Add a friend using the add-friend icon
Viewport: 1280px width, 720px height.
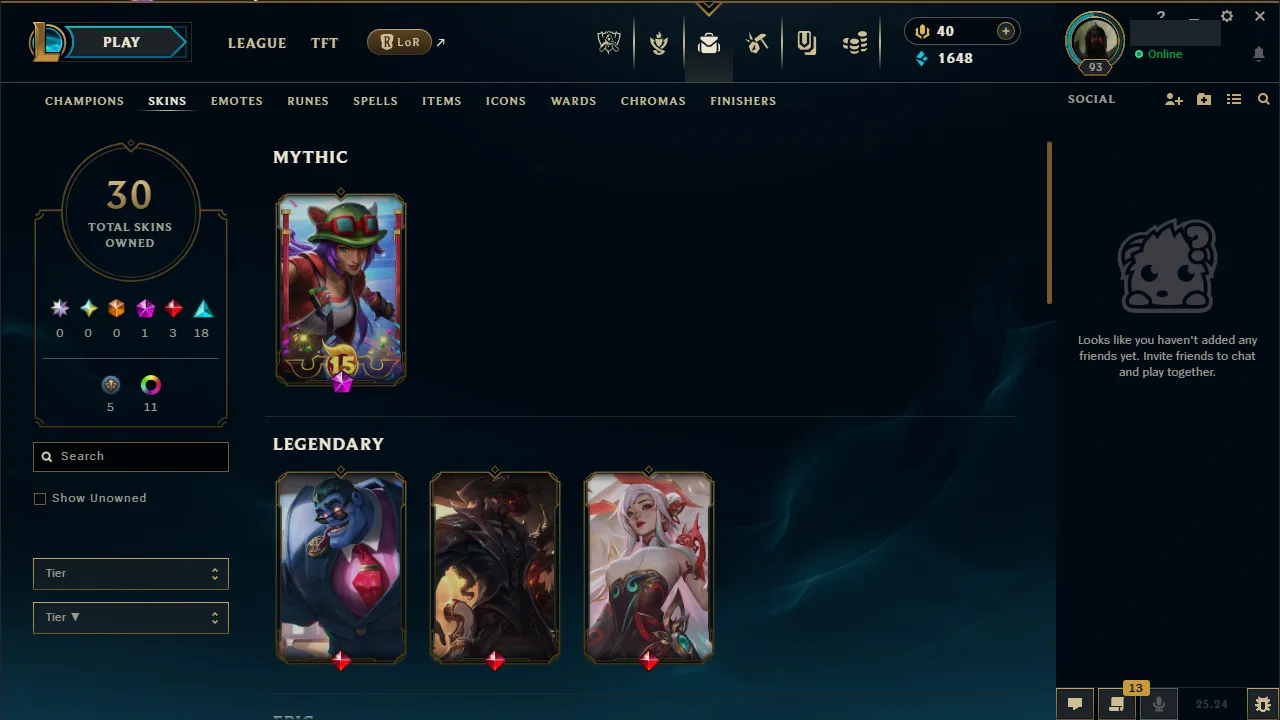pos(1173,99)
